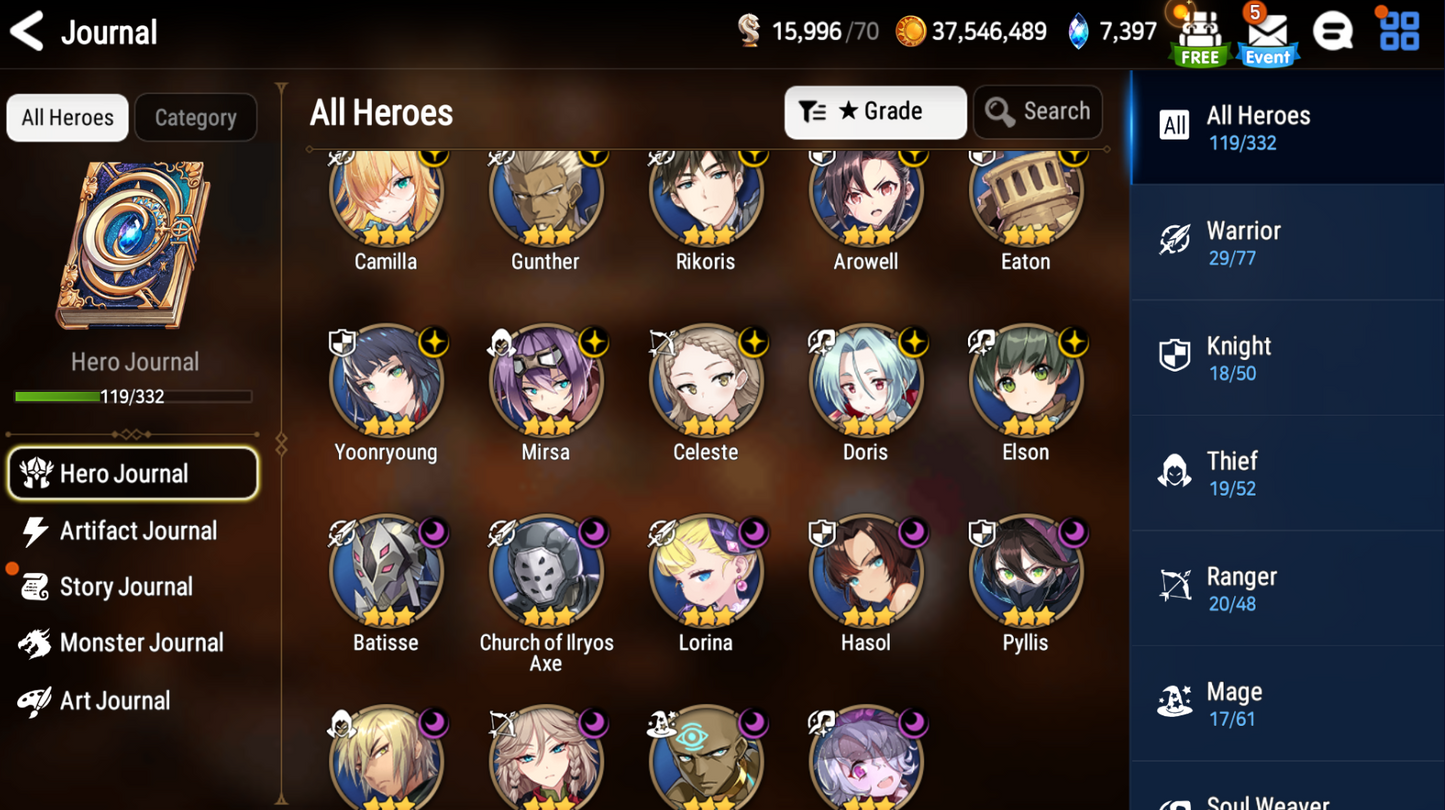The width and height of the screenshot is (1445, 810).
Task: Open the in-game chat
Action: tap(1334, 30)
